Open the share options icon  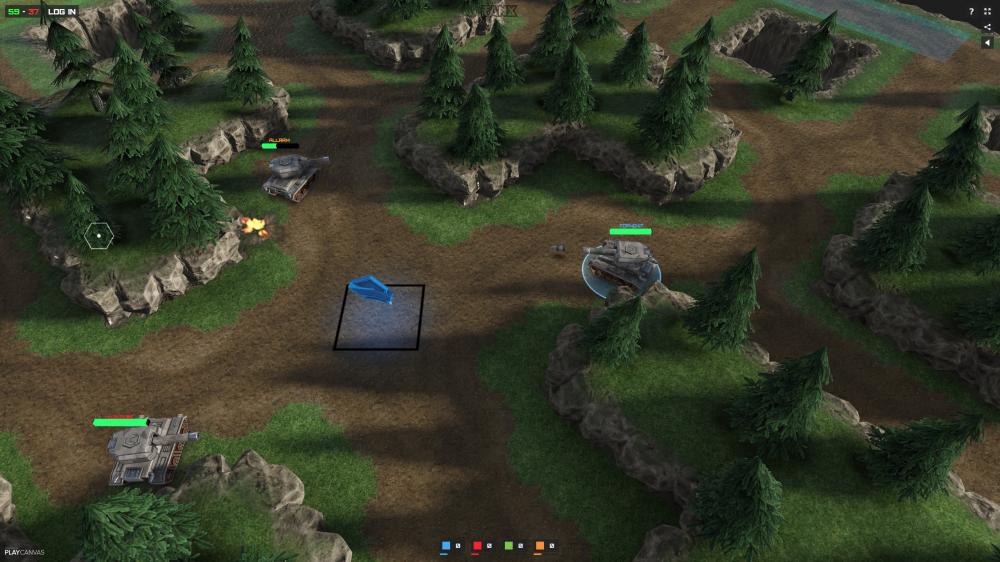pyautogui.click(x=988, y=27)
